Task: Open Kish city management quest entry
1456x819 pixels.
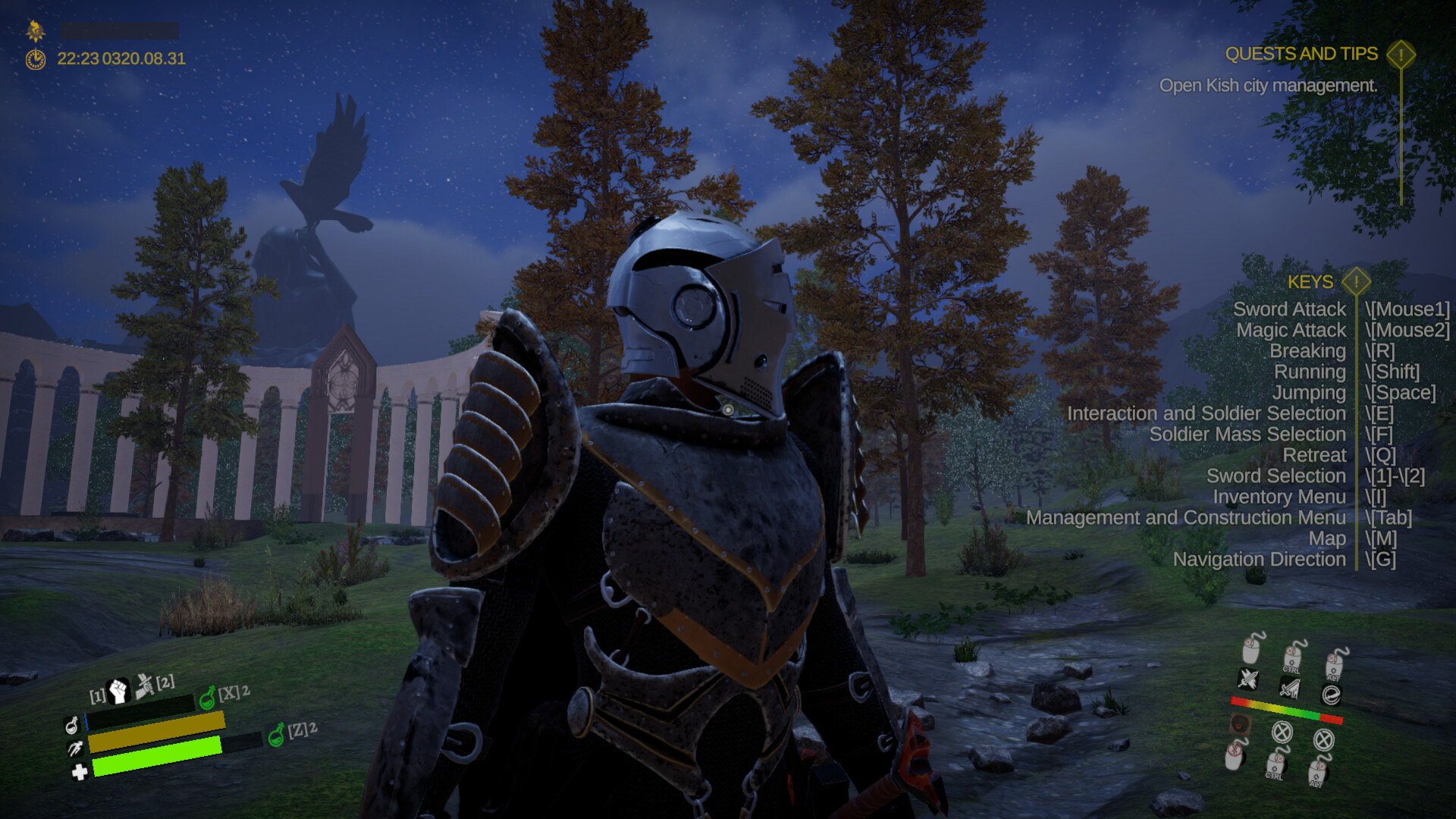Action: [1268, 86]
